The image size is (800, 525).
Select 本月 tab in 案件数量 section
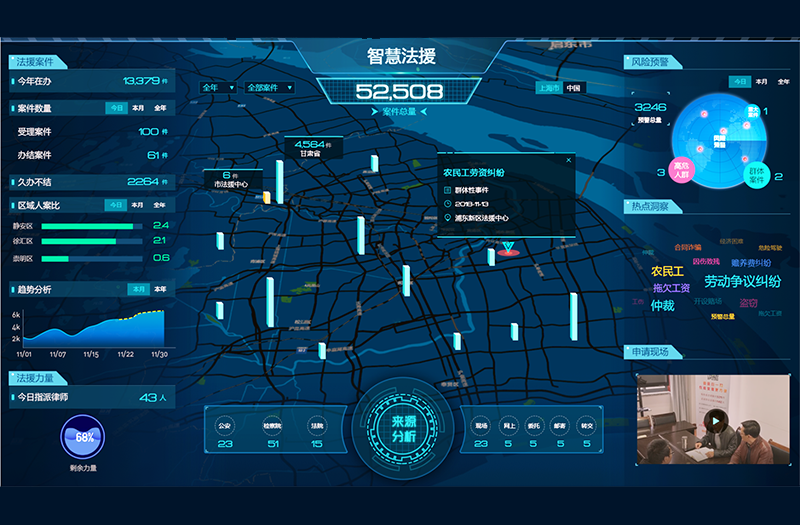pyautogui.click(x=138, y=108)
